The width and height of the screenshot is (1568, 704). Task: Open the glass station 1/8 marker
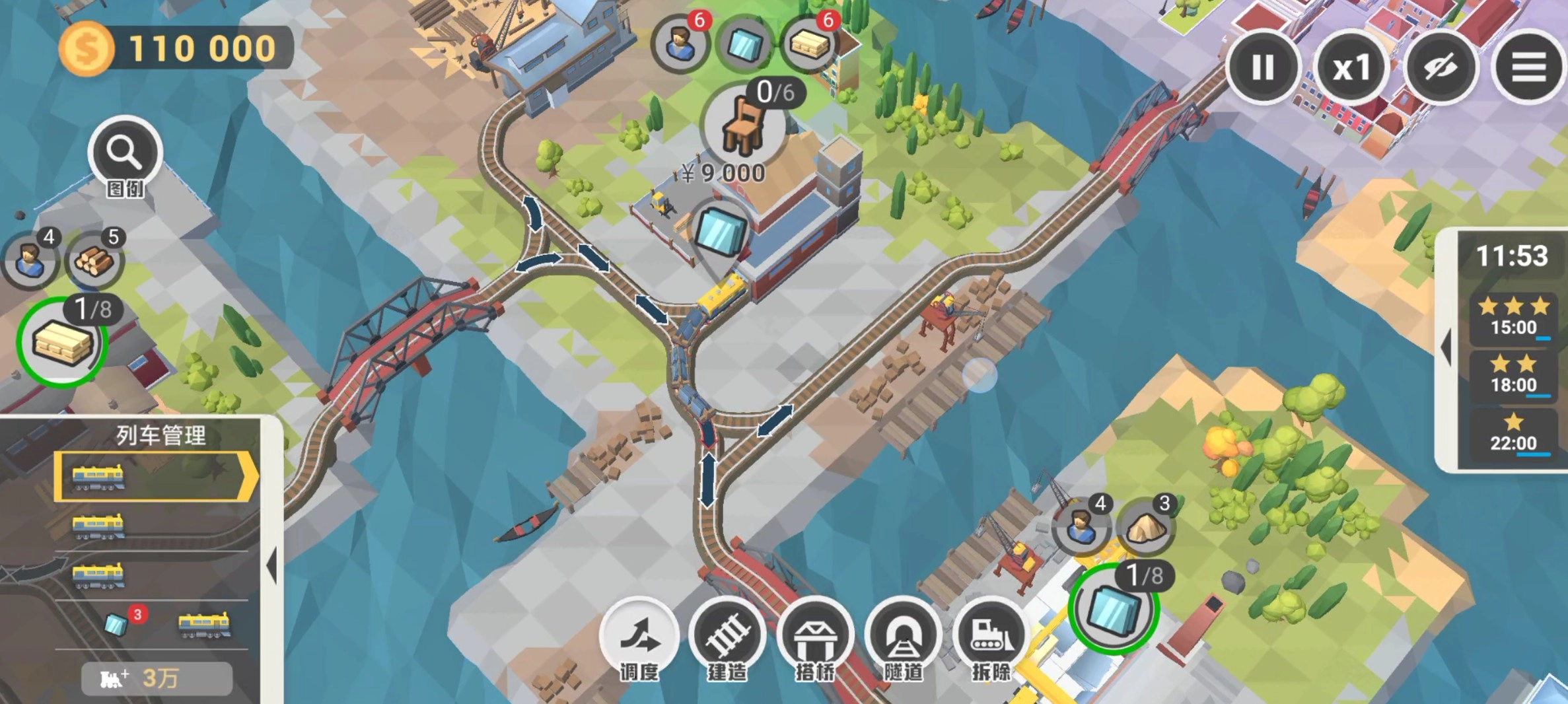coord(1114,609)
